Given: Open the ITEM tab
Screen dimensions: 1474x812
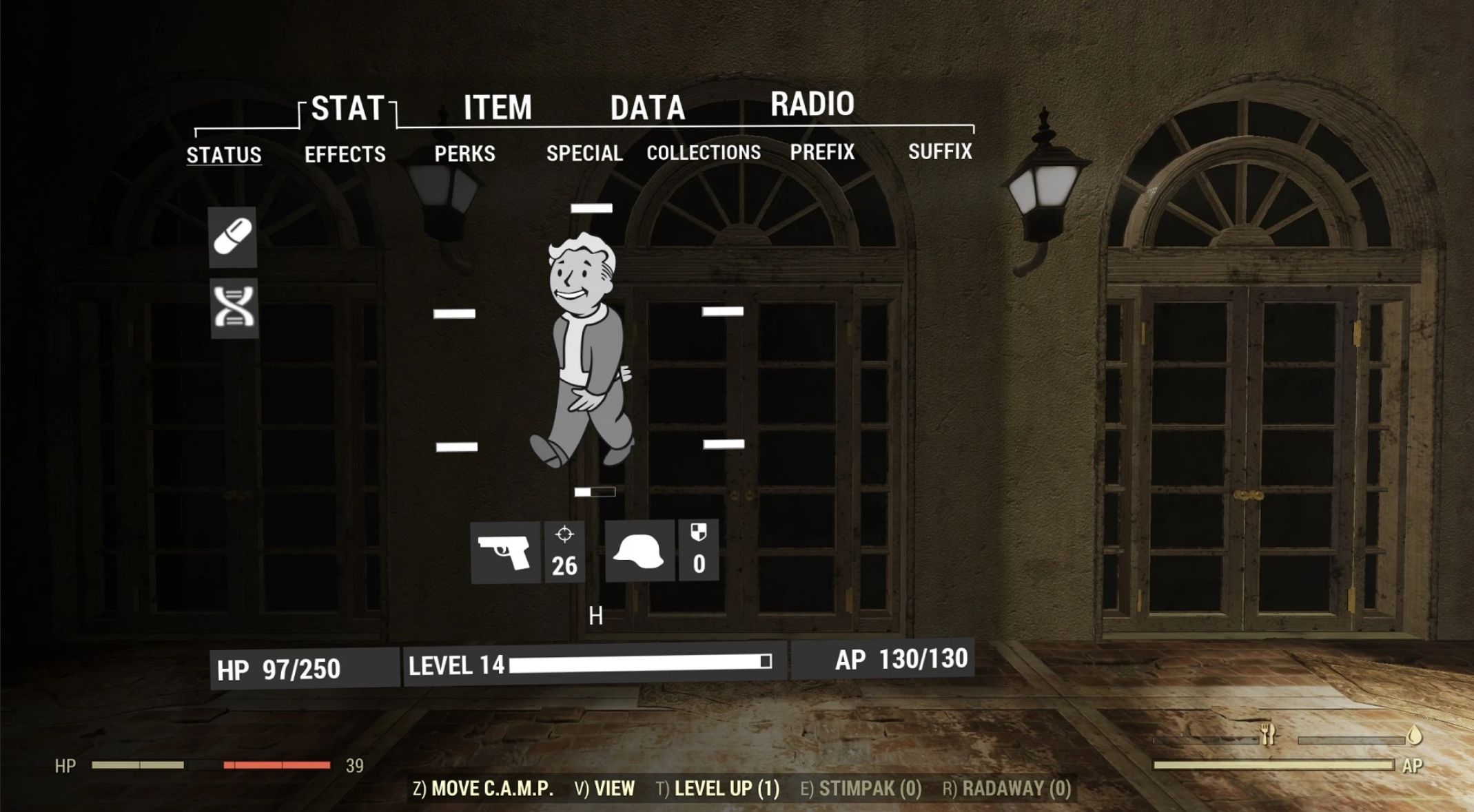Looking at the screenshot, I should point(498,108).
